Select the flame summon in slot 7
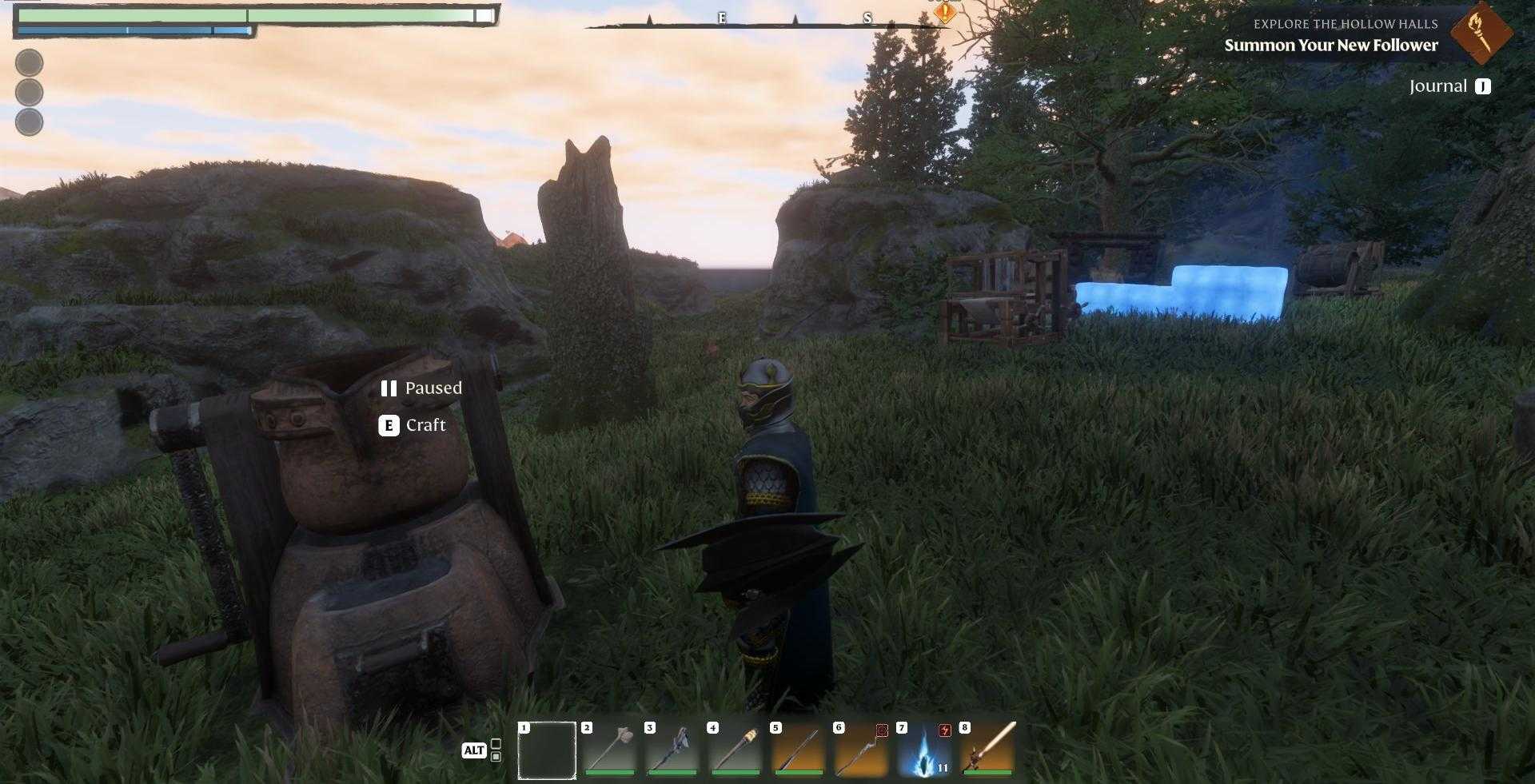The width and height of the screenshot is (1535, 784). point(923,750)
